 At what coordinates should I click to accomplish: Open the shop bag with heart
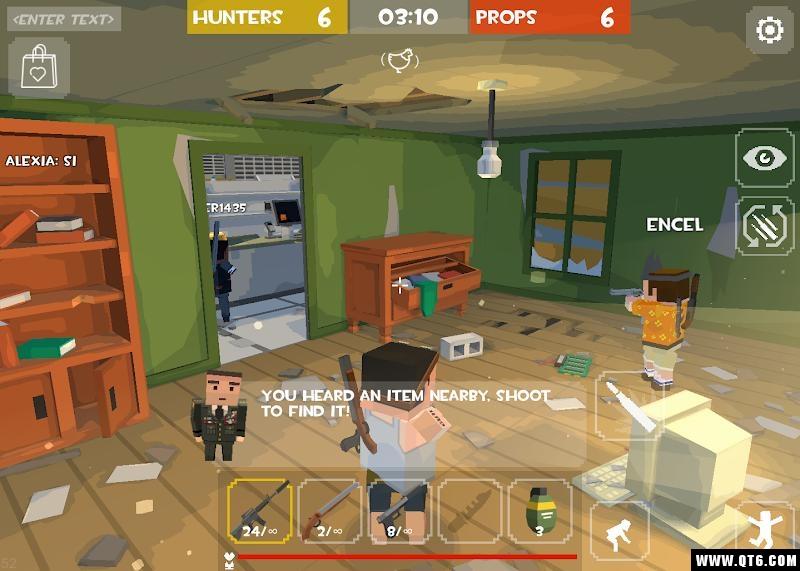39,68
